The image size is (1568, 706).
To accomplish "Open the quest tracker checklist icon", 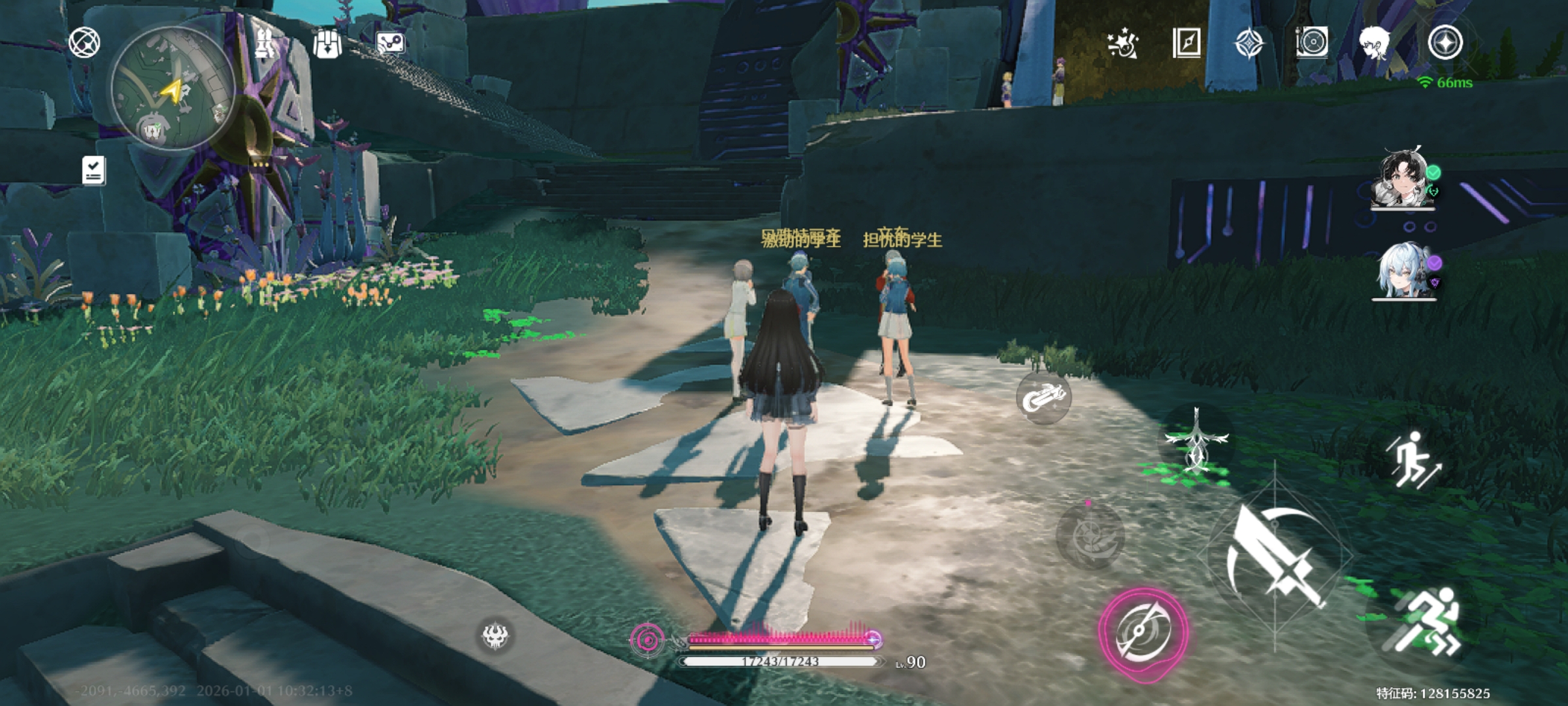I will pyautogui.click(x=93, y=171).
